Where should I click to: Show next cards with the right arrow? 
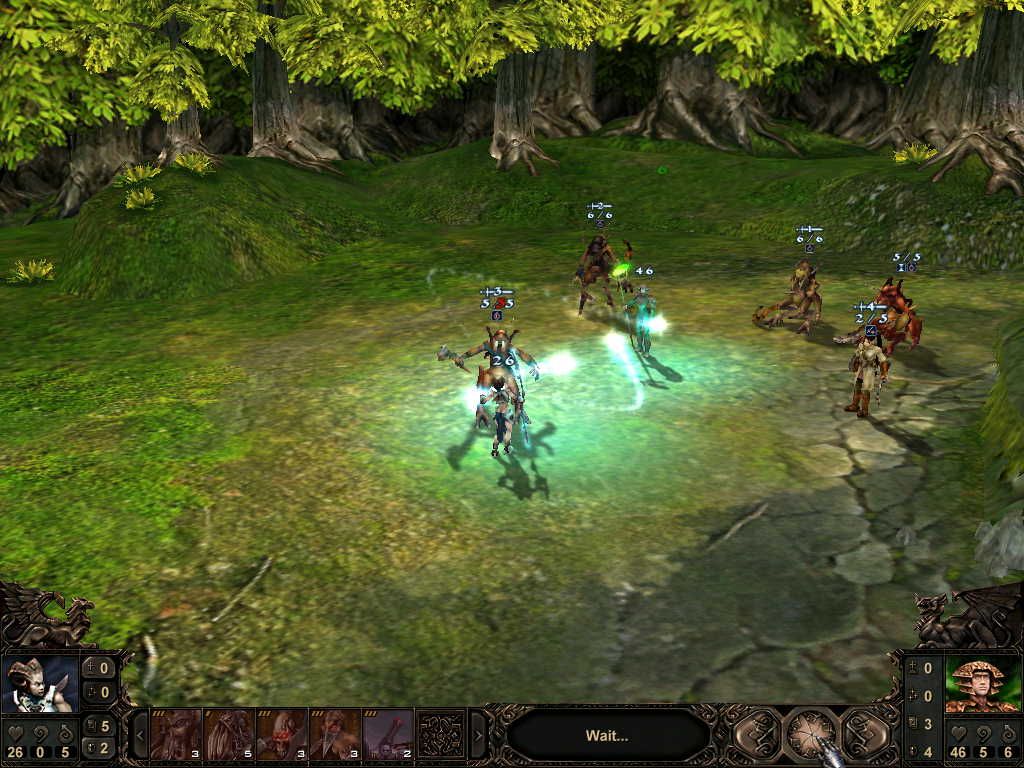[x=478, y=736]
